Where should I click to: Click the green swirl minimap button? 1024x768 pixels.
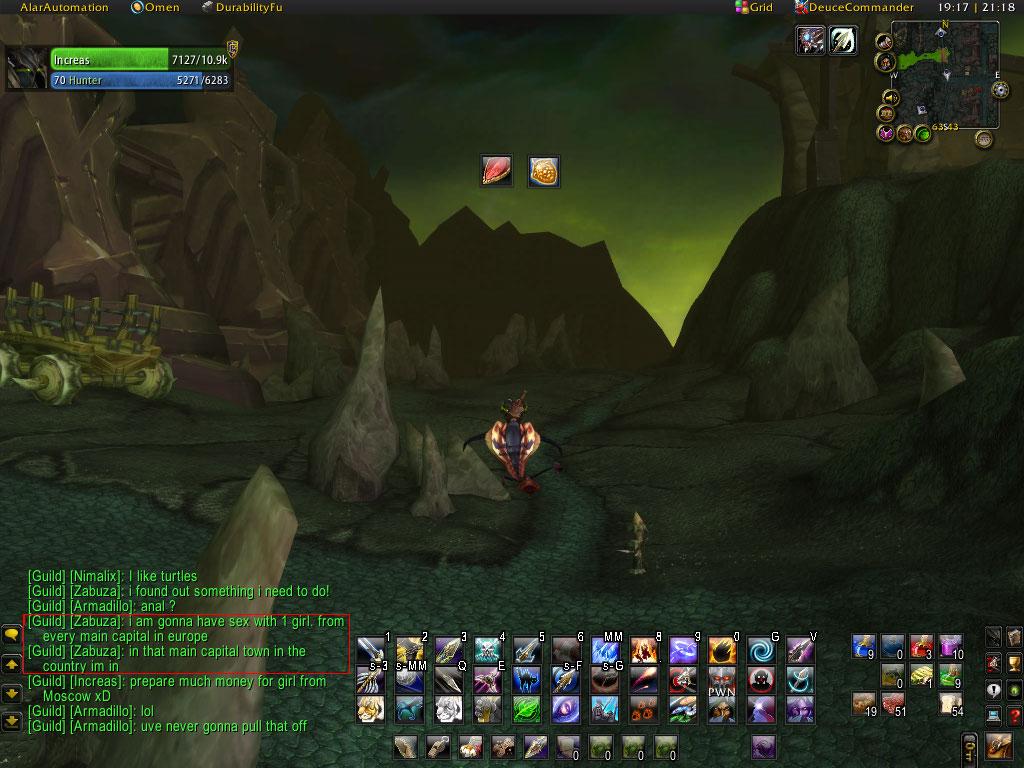(x=923, y=133)
